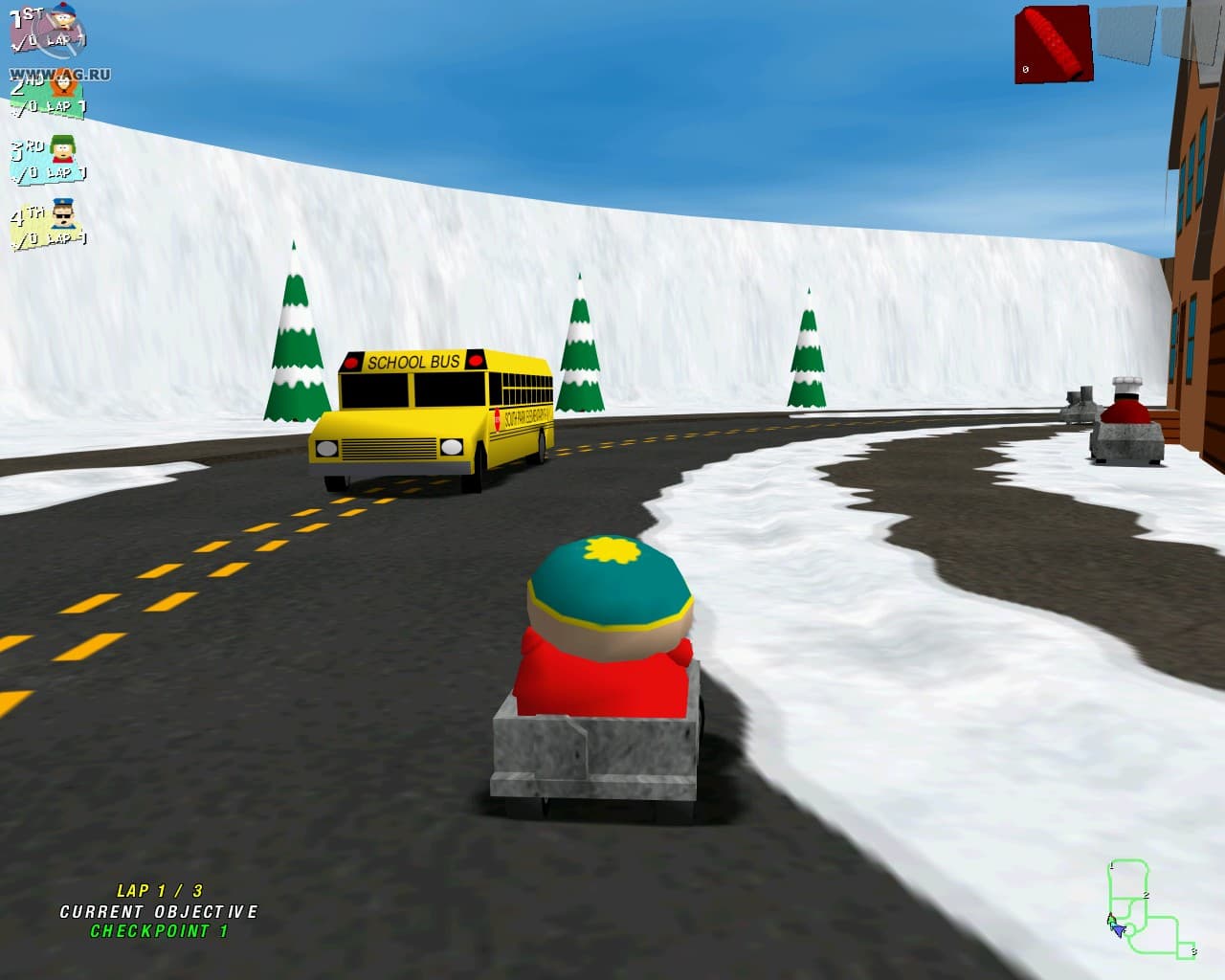Expand checkpoint 2 marker on the minimap
The width and height of the screenshot is (1225, 980).
point(1146,895)
